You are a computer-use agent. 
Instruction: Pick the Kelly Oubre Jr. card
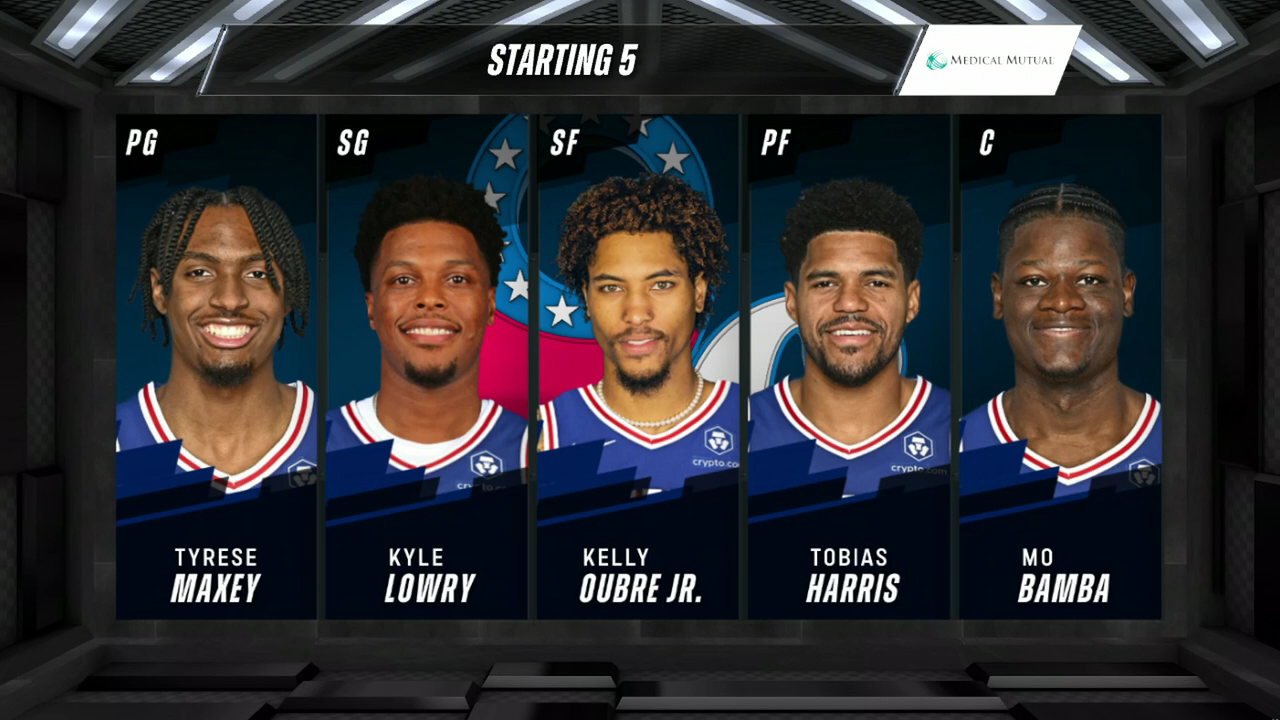[638, 366]
